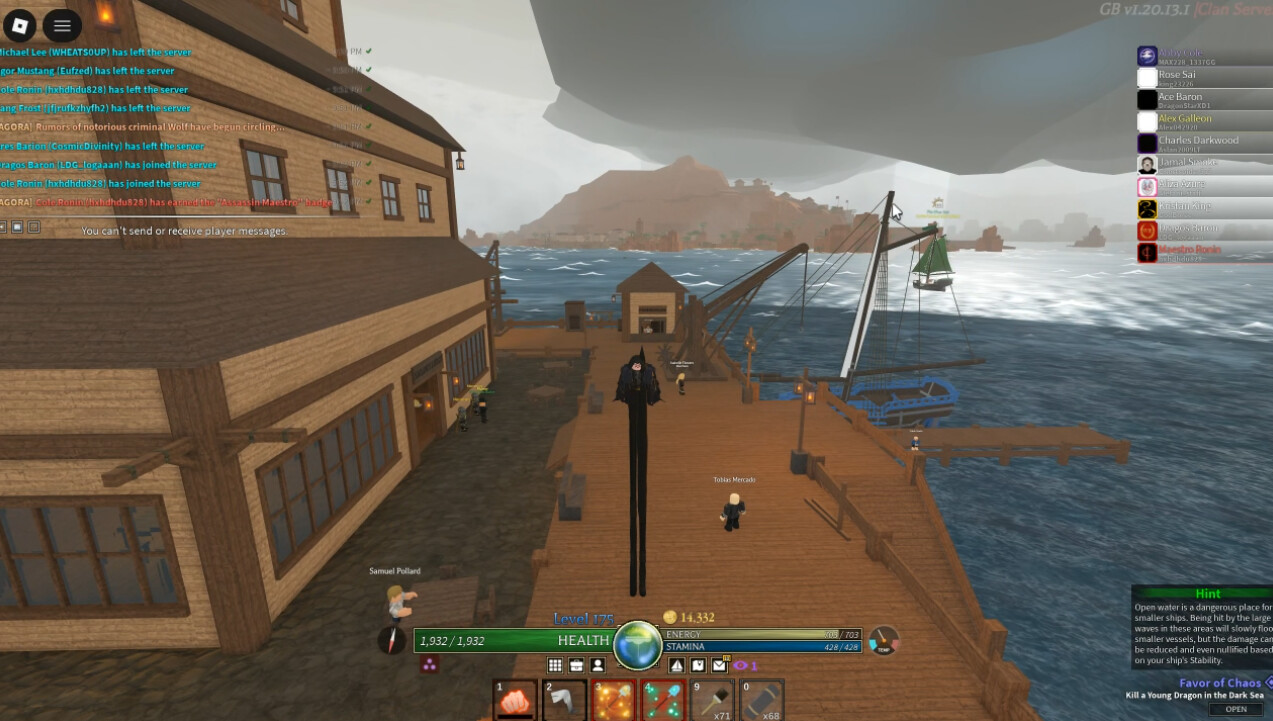The height and width of the screenshot is (721, 1273).
Task: Open the journal book icon
Action: (x=697, y=665)
